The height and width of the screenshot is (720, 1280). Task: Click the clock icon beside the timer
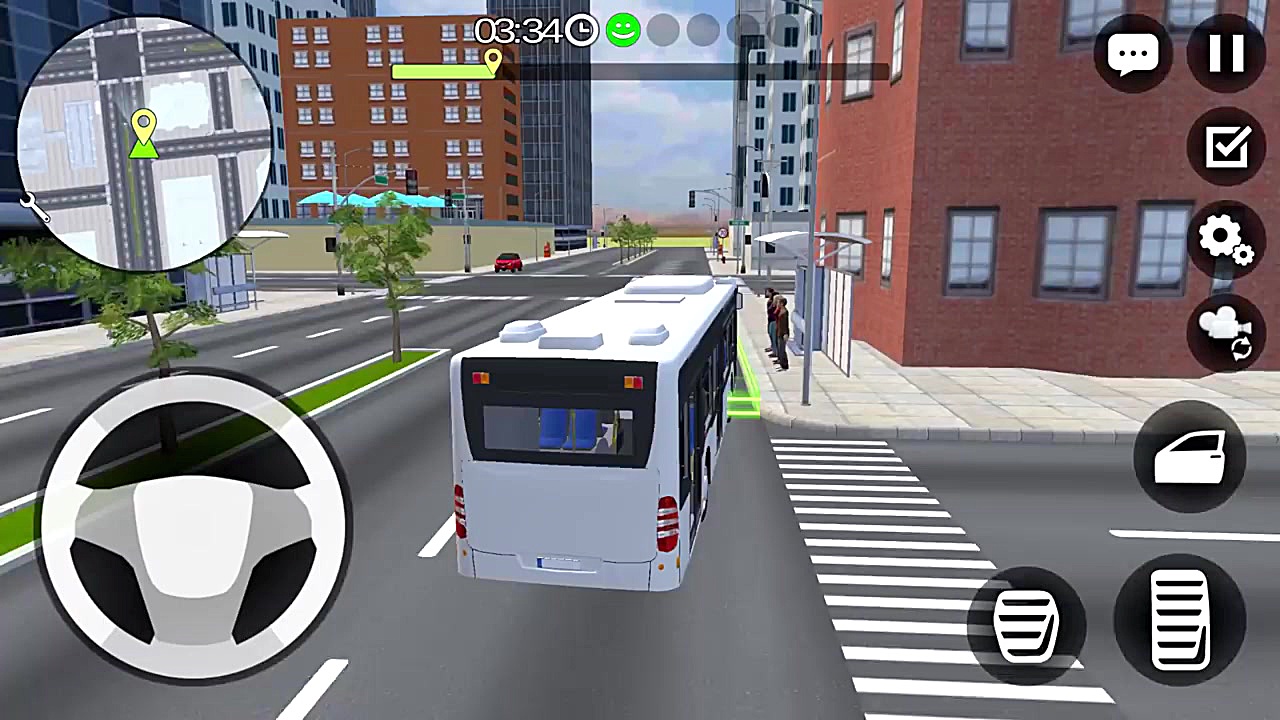(x=579, y=32)
